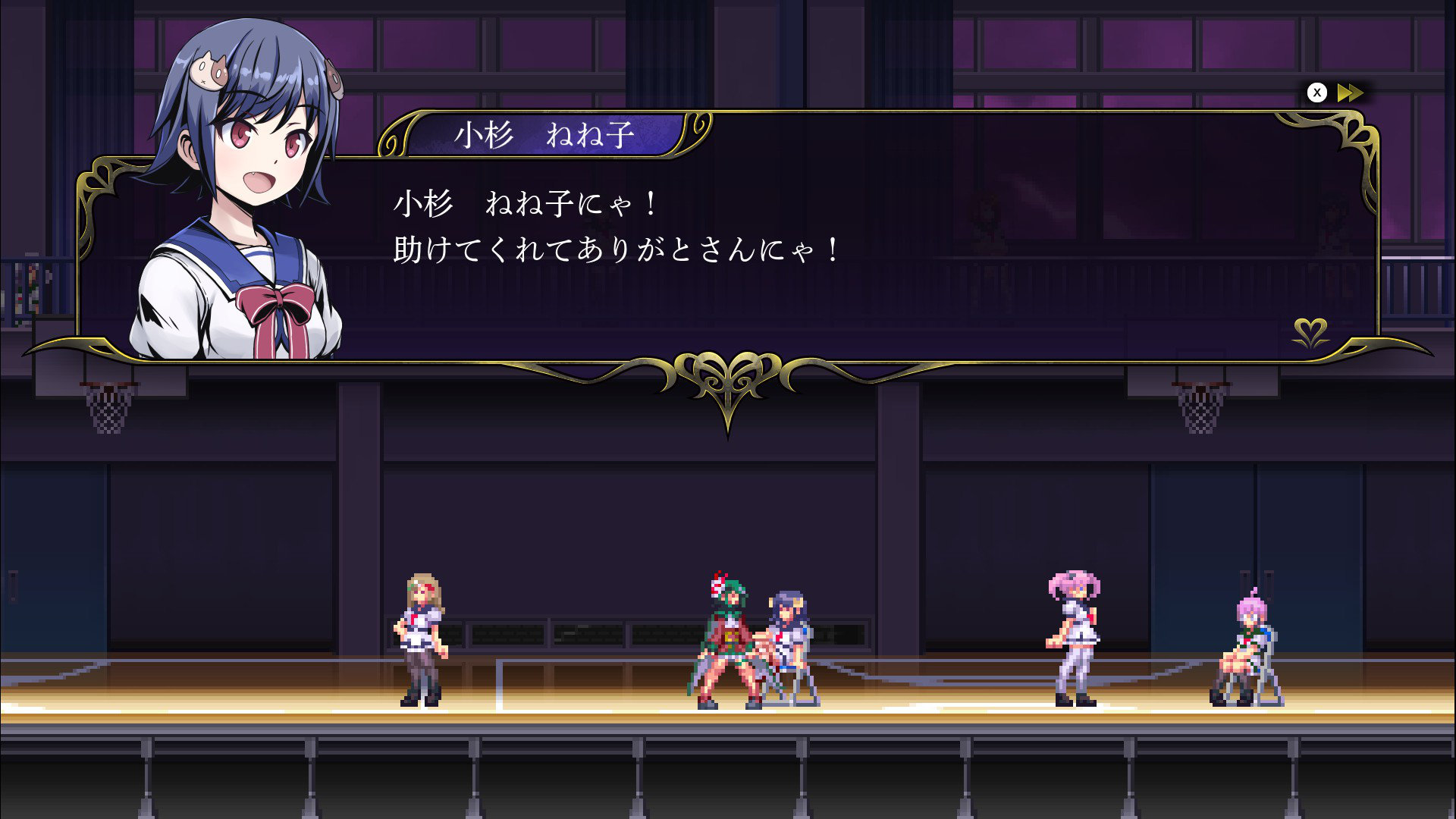Skip dialogue with the yellow fast-forward arrows
This screenshot has height=819, width=1456.
pyautogui.click(x=1350, y=93)
